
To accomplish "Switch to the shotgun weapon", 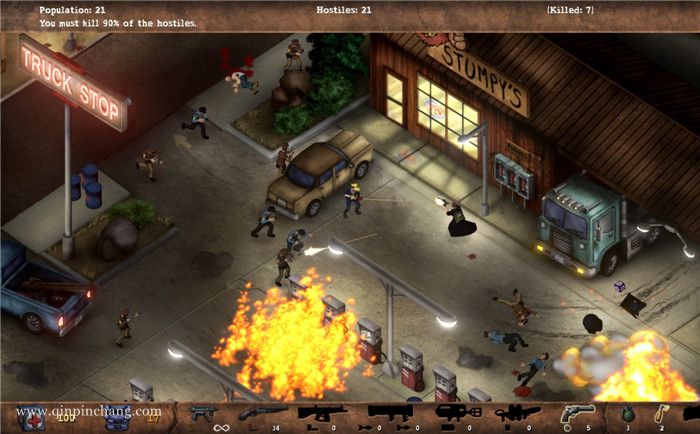I will point(261,412).
